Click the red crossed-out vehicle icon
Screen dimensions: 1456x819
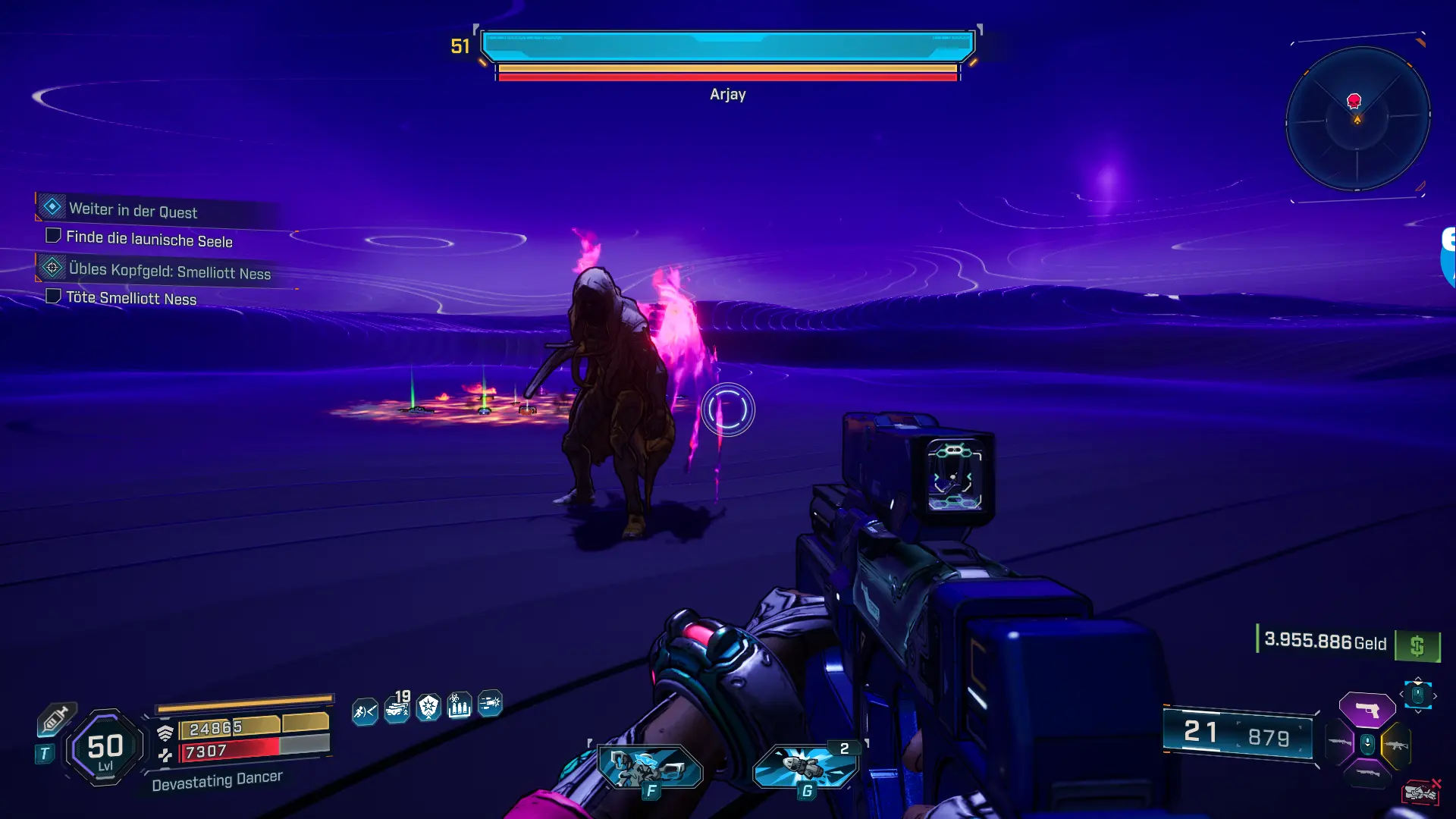(1420, 792)
